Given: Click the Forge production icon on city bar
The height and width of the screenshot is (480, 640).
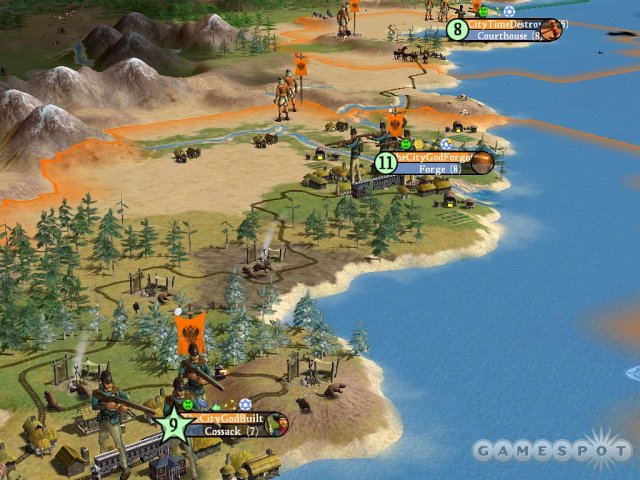Looking at the screenshot, I should point(482,162).
